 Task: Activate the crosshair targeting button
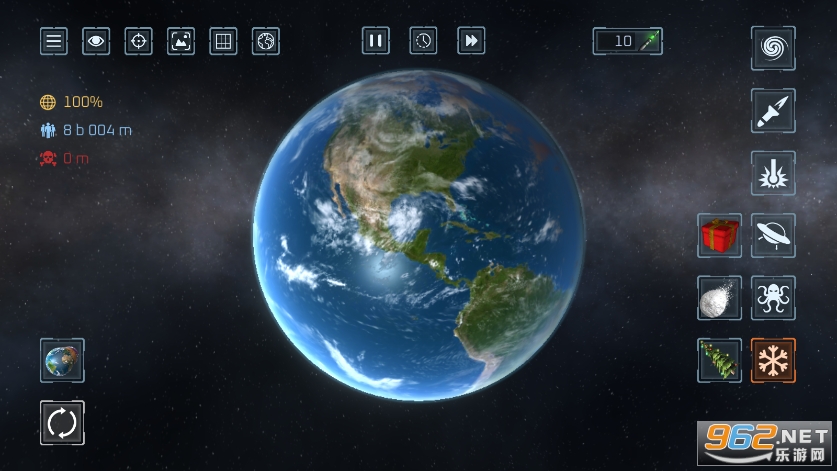click(138, 41)
